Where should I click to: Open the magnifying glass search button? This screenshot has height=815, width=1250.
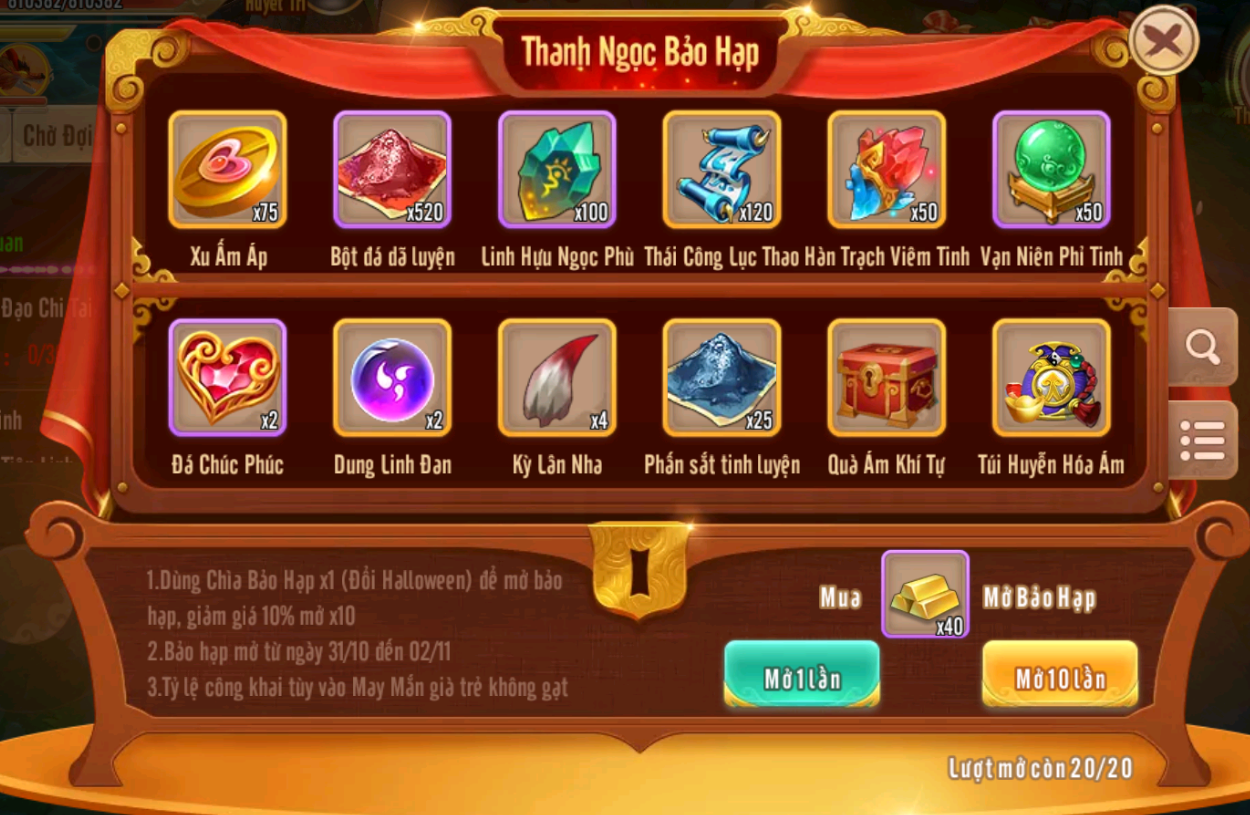tap(1202, 347)
